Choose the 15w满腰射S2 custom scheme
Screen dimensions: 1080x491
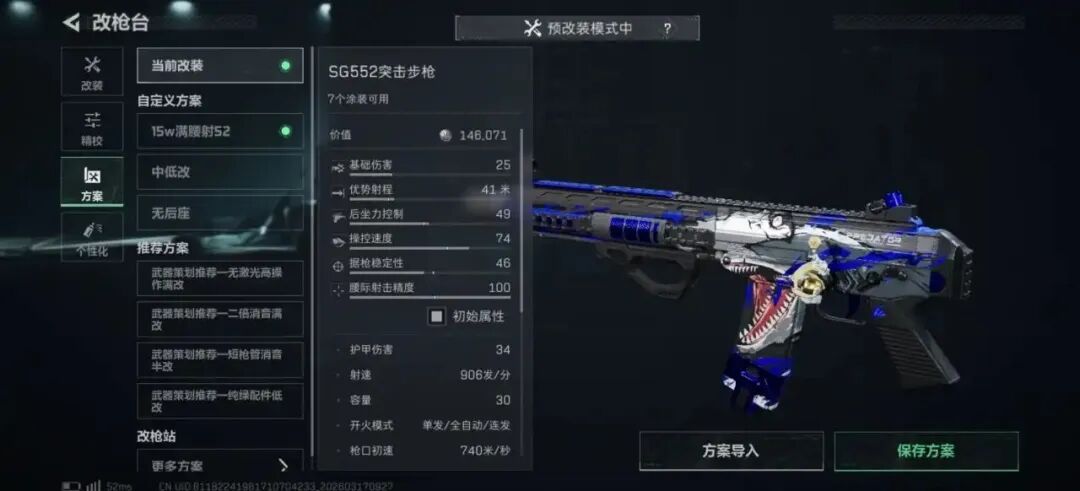(x=220, y=131)
